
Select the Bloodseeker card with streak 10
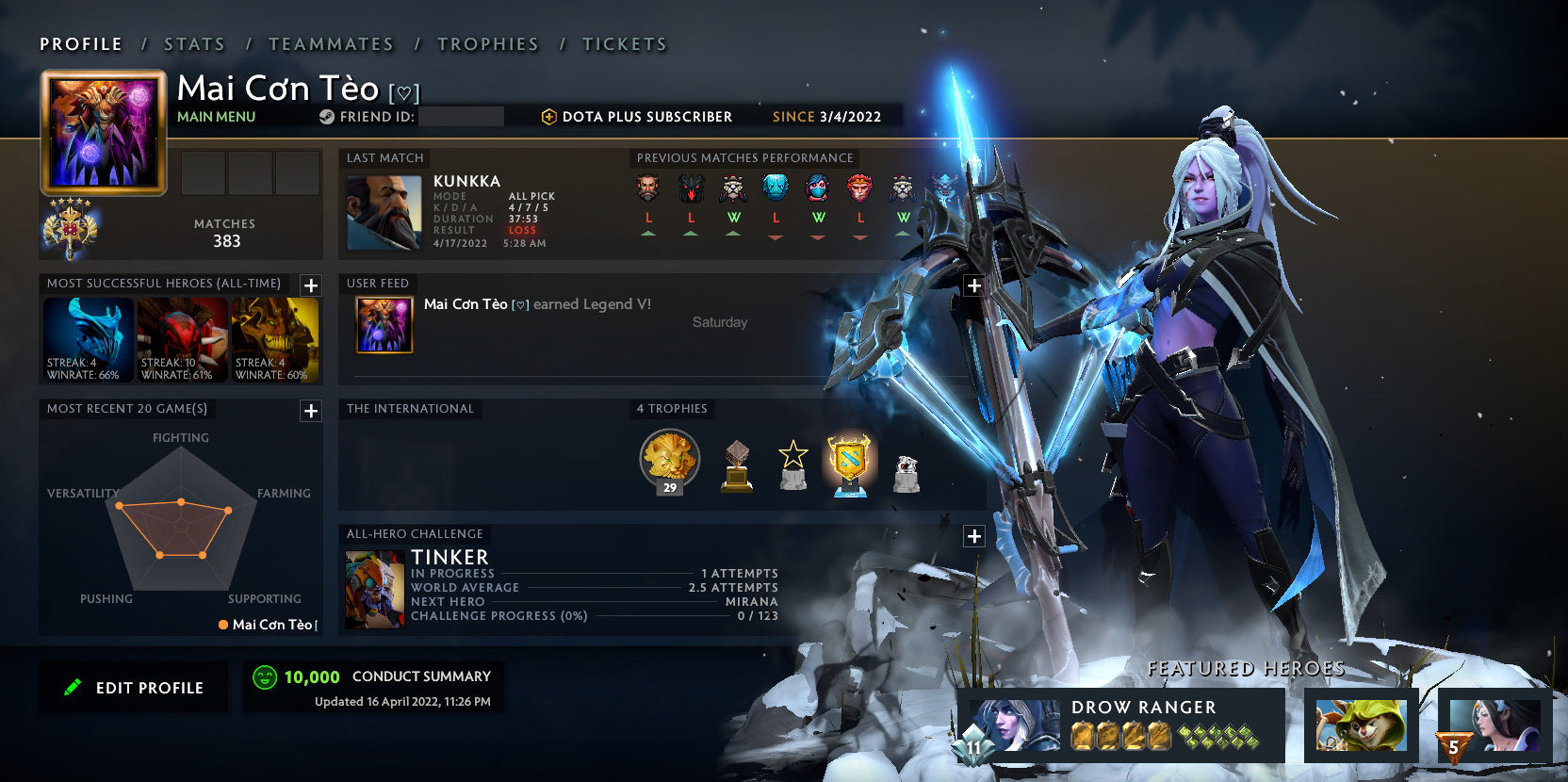181,340
